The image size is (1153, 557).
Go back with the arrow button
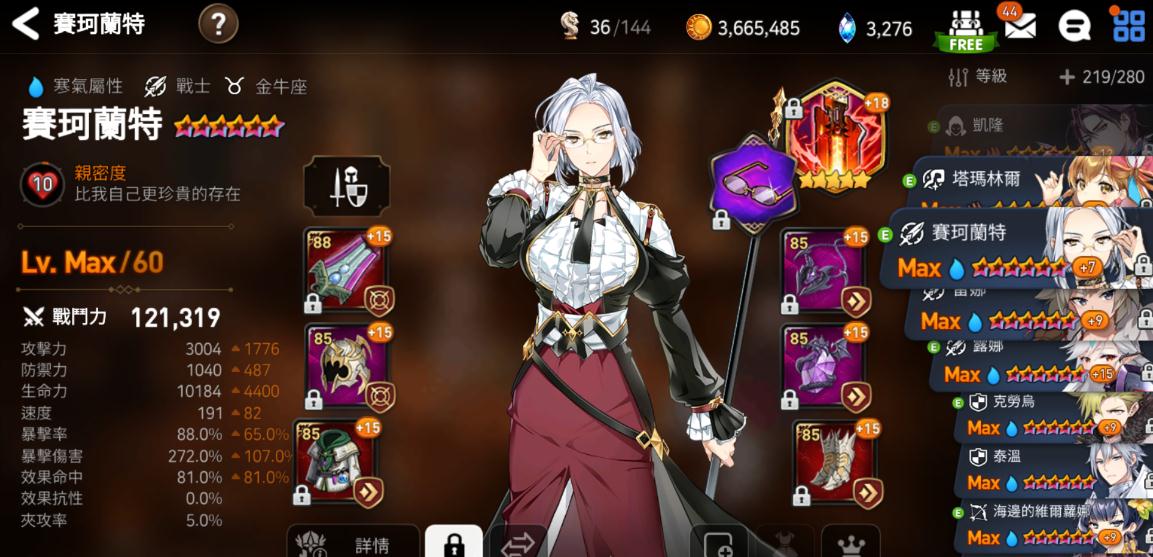(26, 24)
